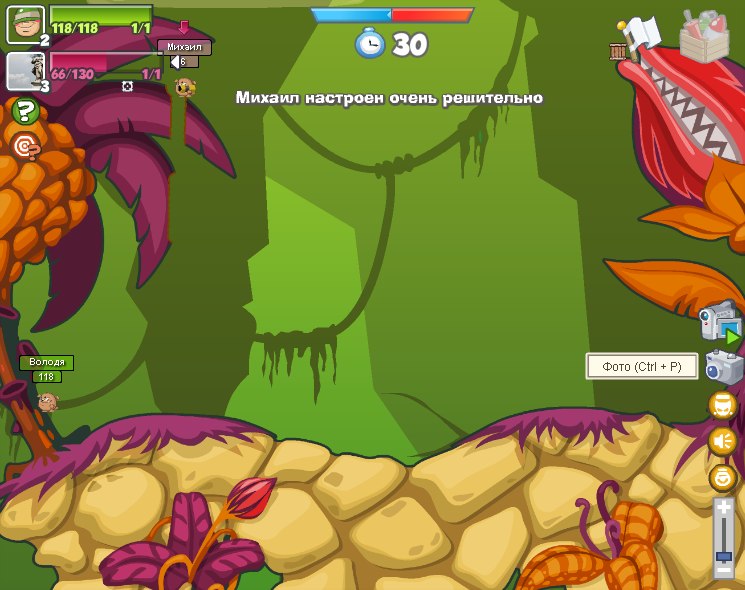The width and height of the screenshot is (745, 590).
Task: Click the round orange button above the speaker
Action: tap(722, 404)
